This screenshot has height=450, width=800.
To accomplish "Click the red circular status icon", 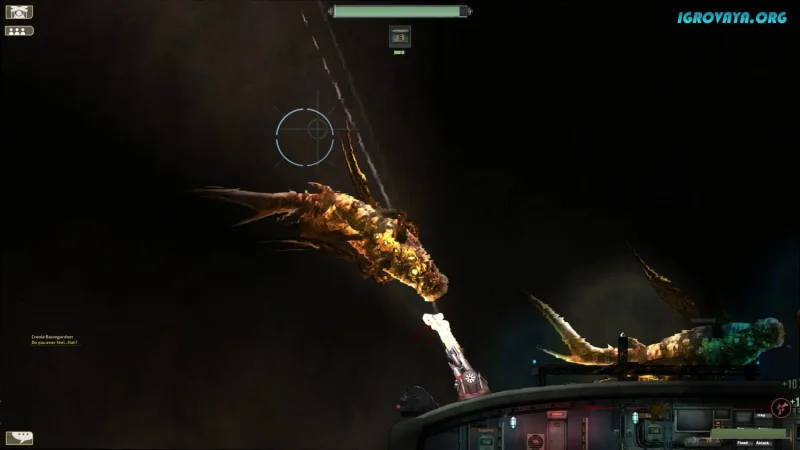I will (x=780, y=407).
